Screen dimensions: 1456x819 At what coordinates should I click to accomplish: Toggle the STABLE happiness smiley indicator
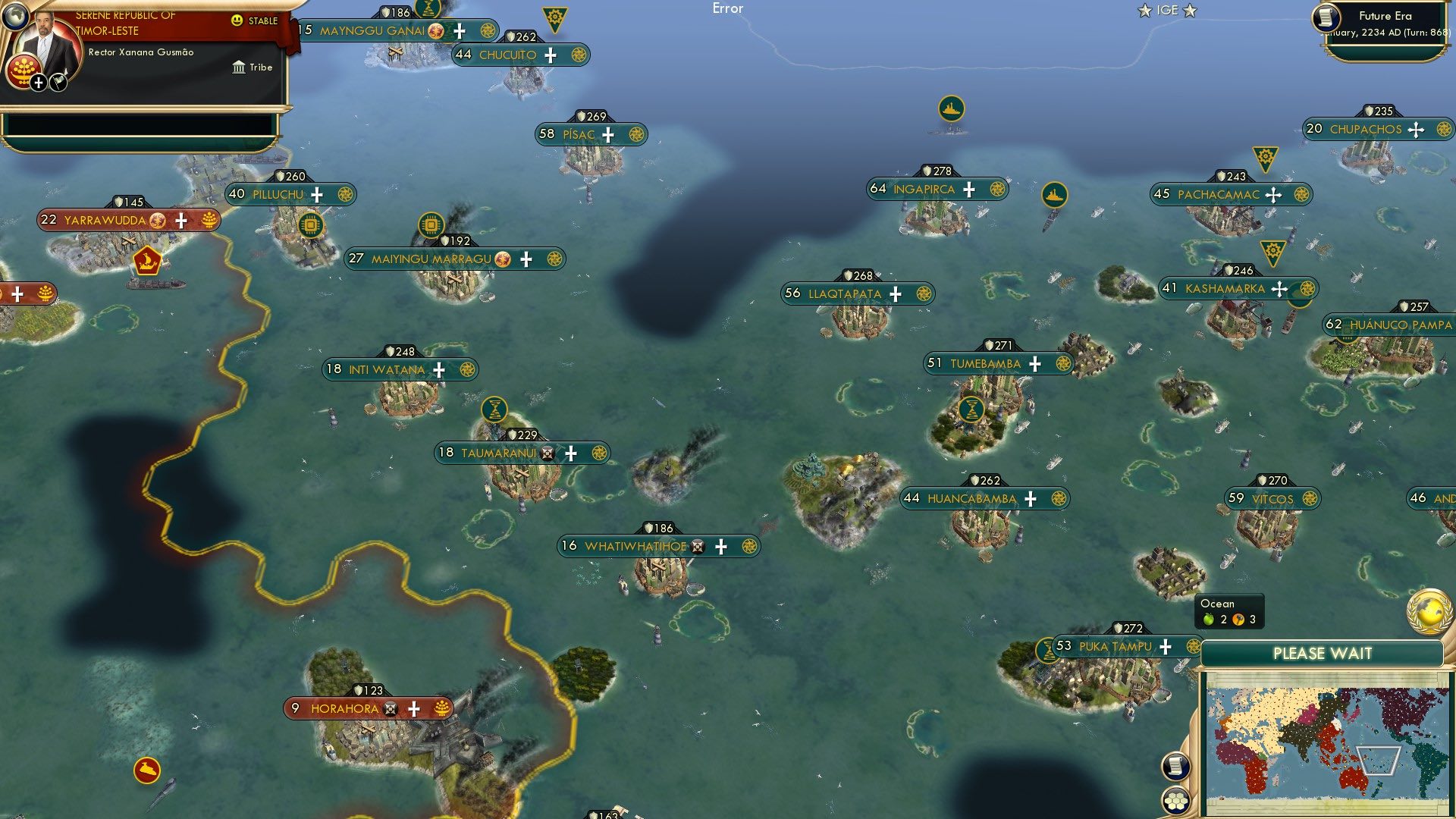coord(238,22)
